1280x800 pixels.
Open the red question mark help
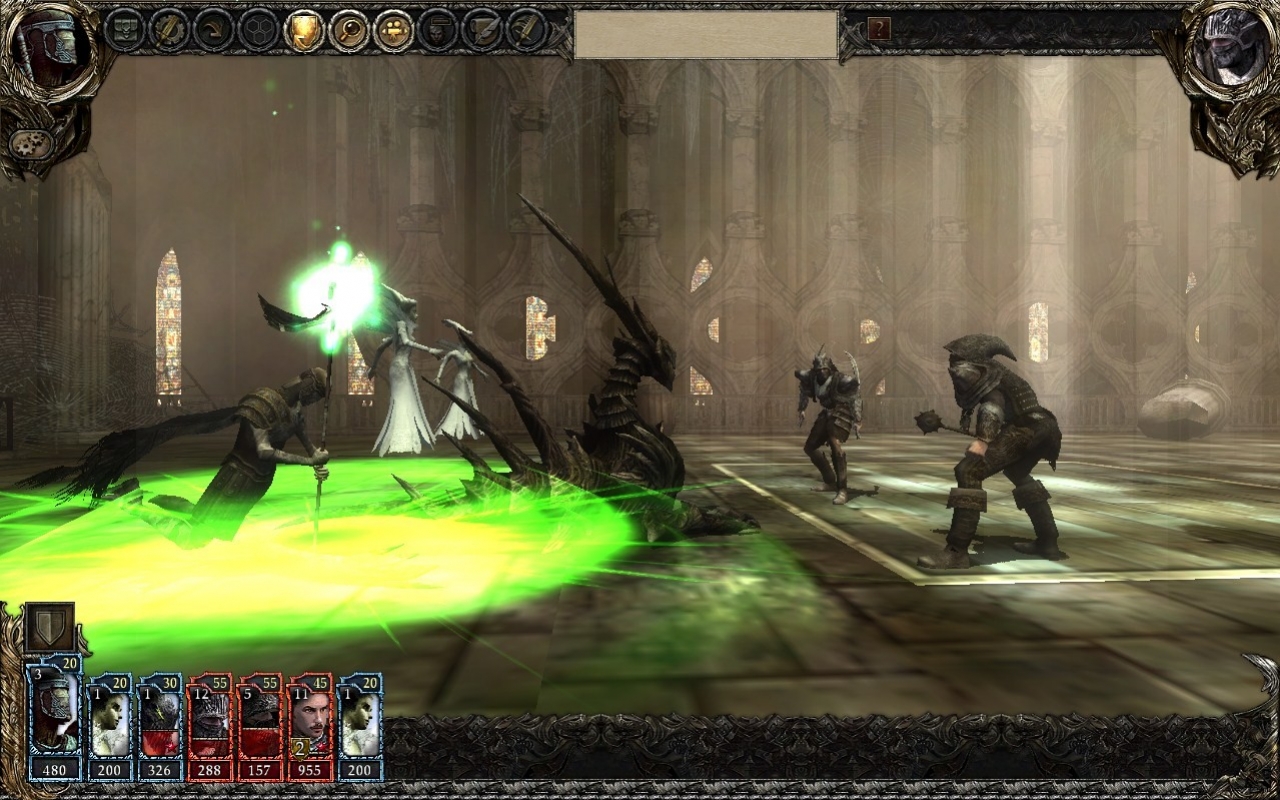(879, 29)
